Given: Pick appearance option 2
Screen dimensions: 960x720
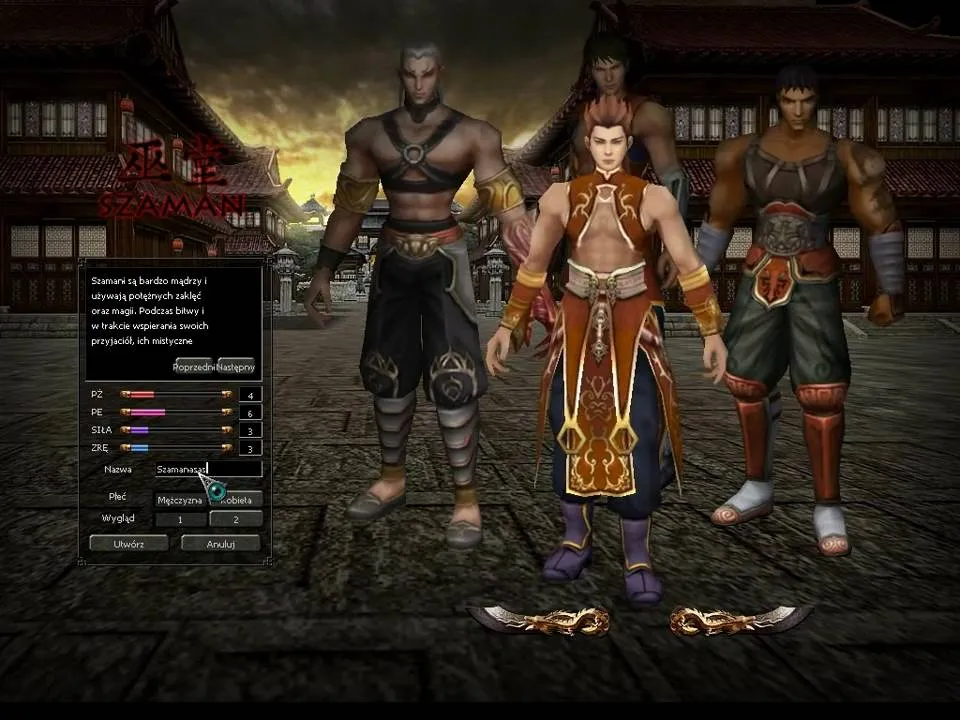Looking at the screenshot, I should [x=236, y=520].
